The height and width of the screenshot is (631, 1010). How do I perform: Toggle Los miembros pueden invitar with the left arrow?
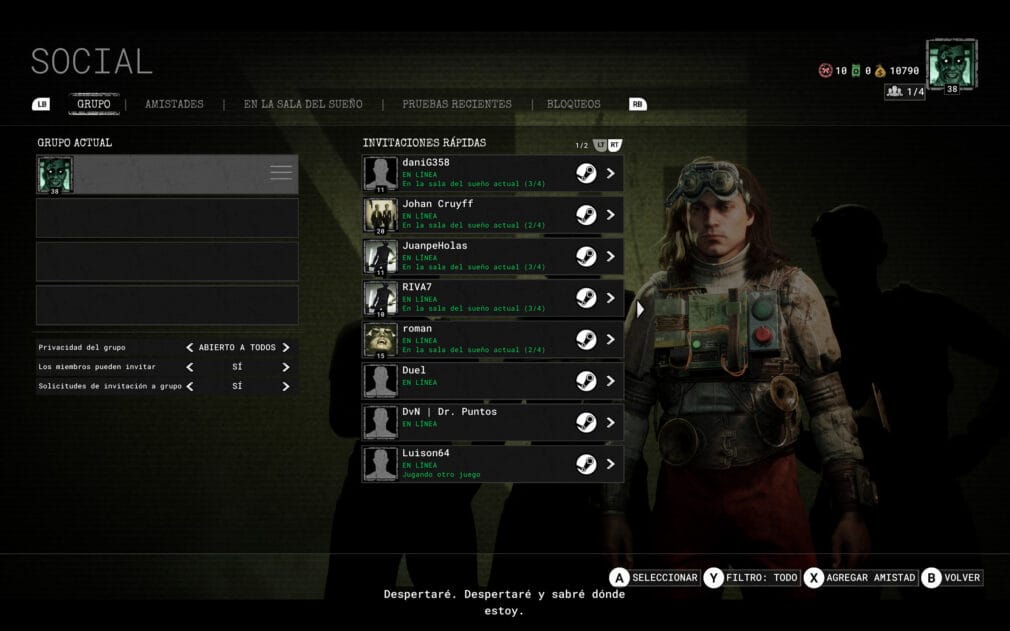pyautogui.click(x=189, y=367)
